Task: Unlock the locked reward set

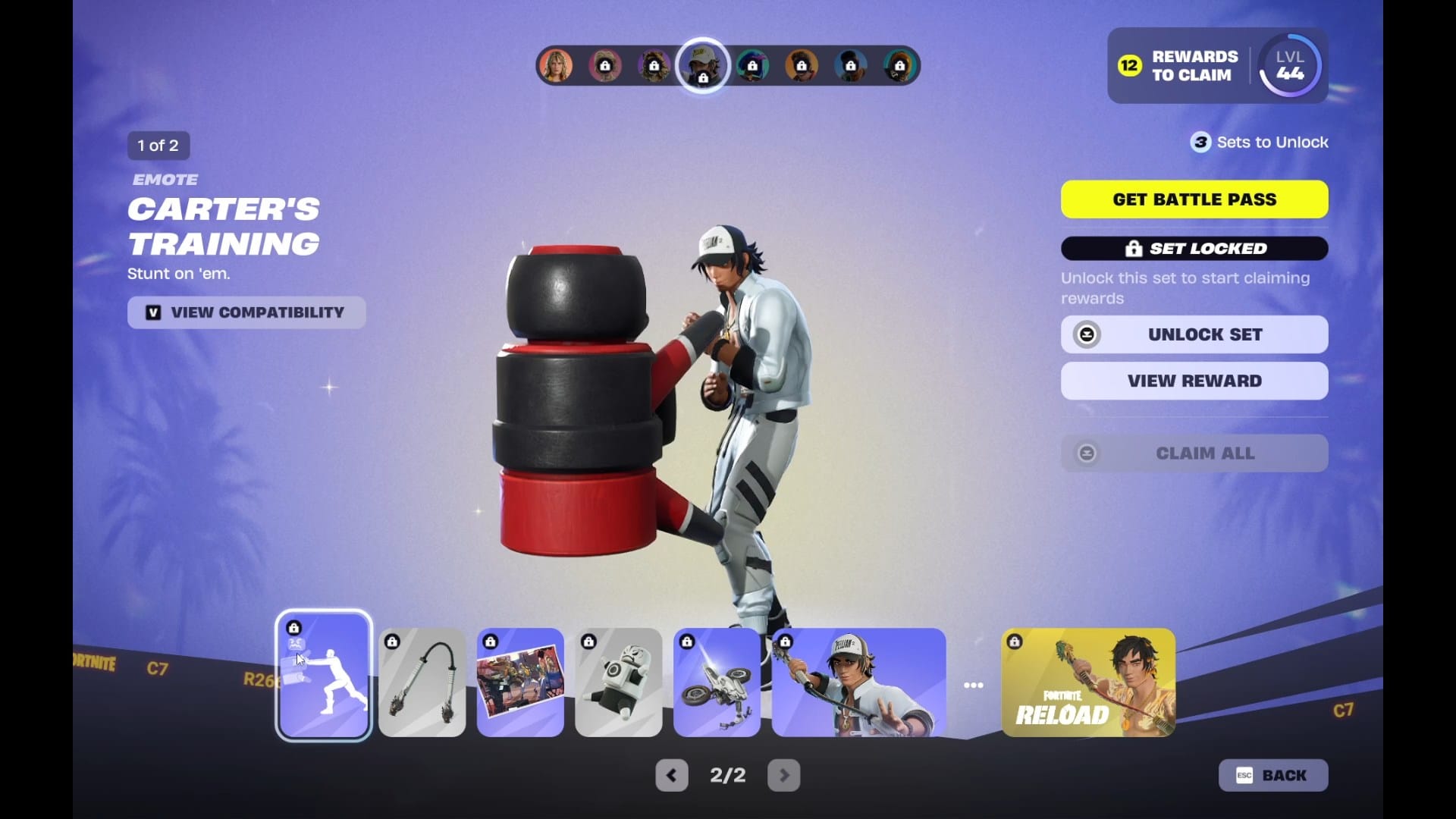Action: coord(1194,334)
